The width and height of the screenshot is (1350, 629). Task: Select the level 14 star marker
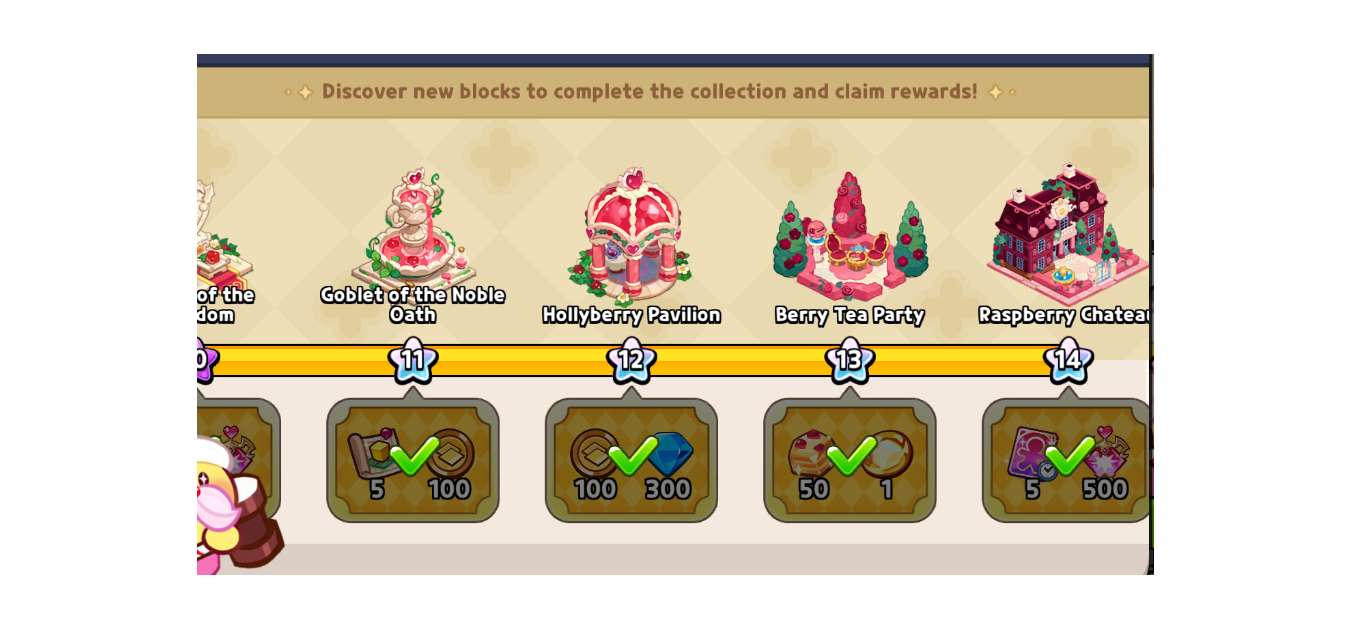1067,359
